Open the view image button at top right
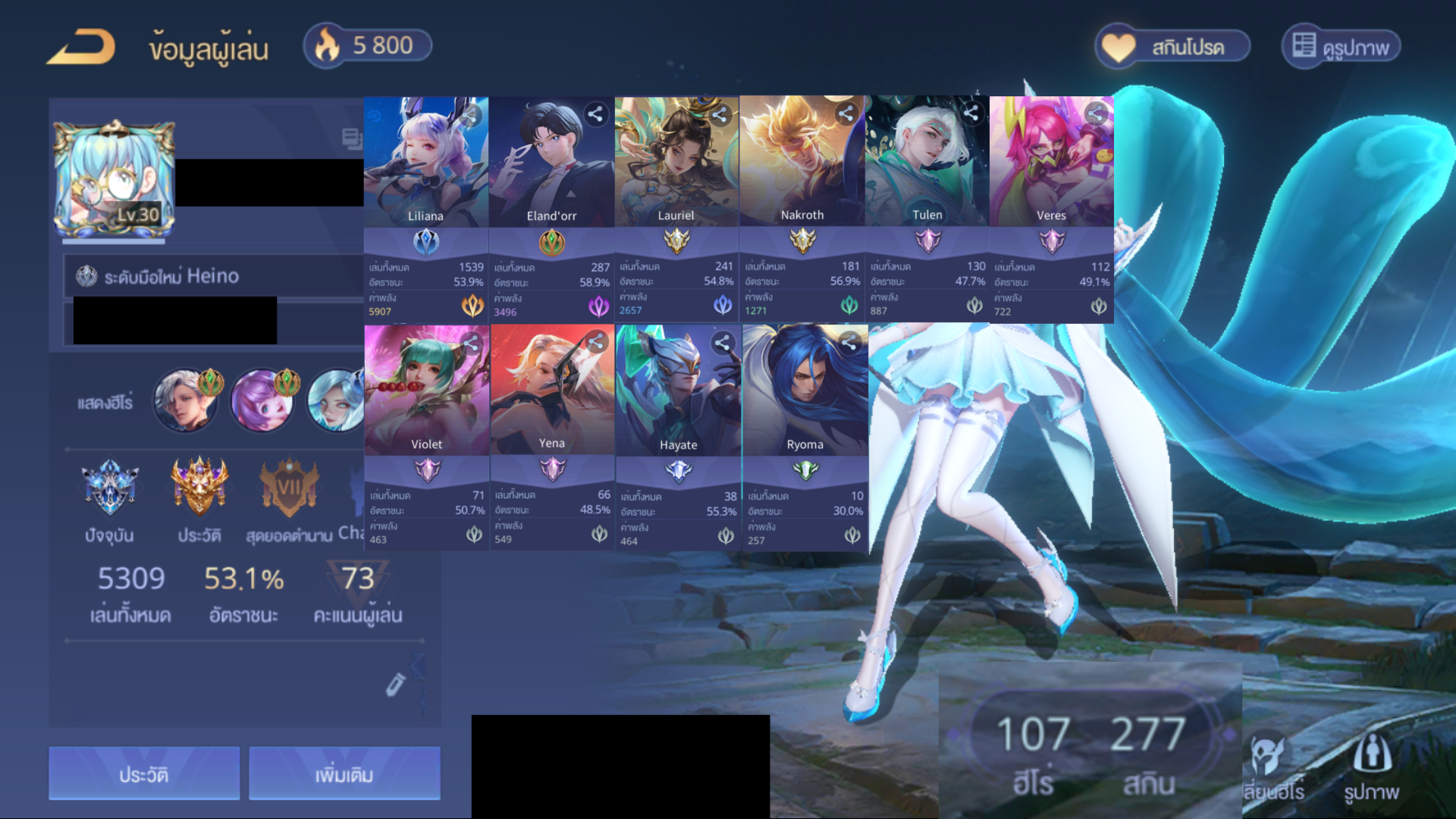The image size is (1456, 819). coord(1341,47)
